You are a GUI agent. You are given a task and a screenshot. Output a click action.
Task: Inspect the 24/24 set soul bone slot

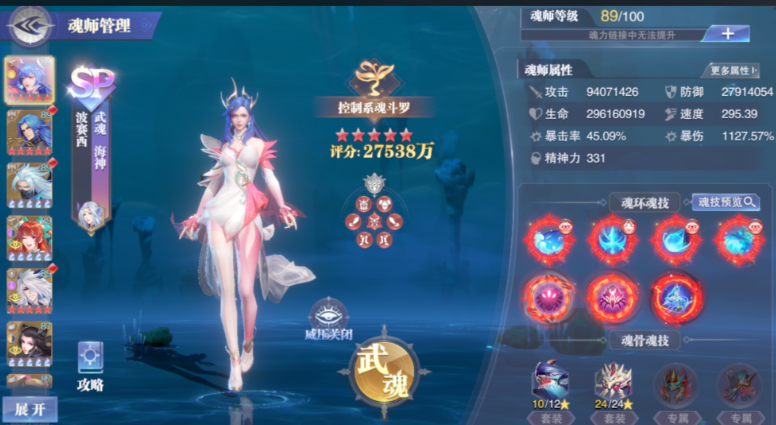[612, 385]
